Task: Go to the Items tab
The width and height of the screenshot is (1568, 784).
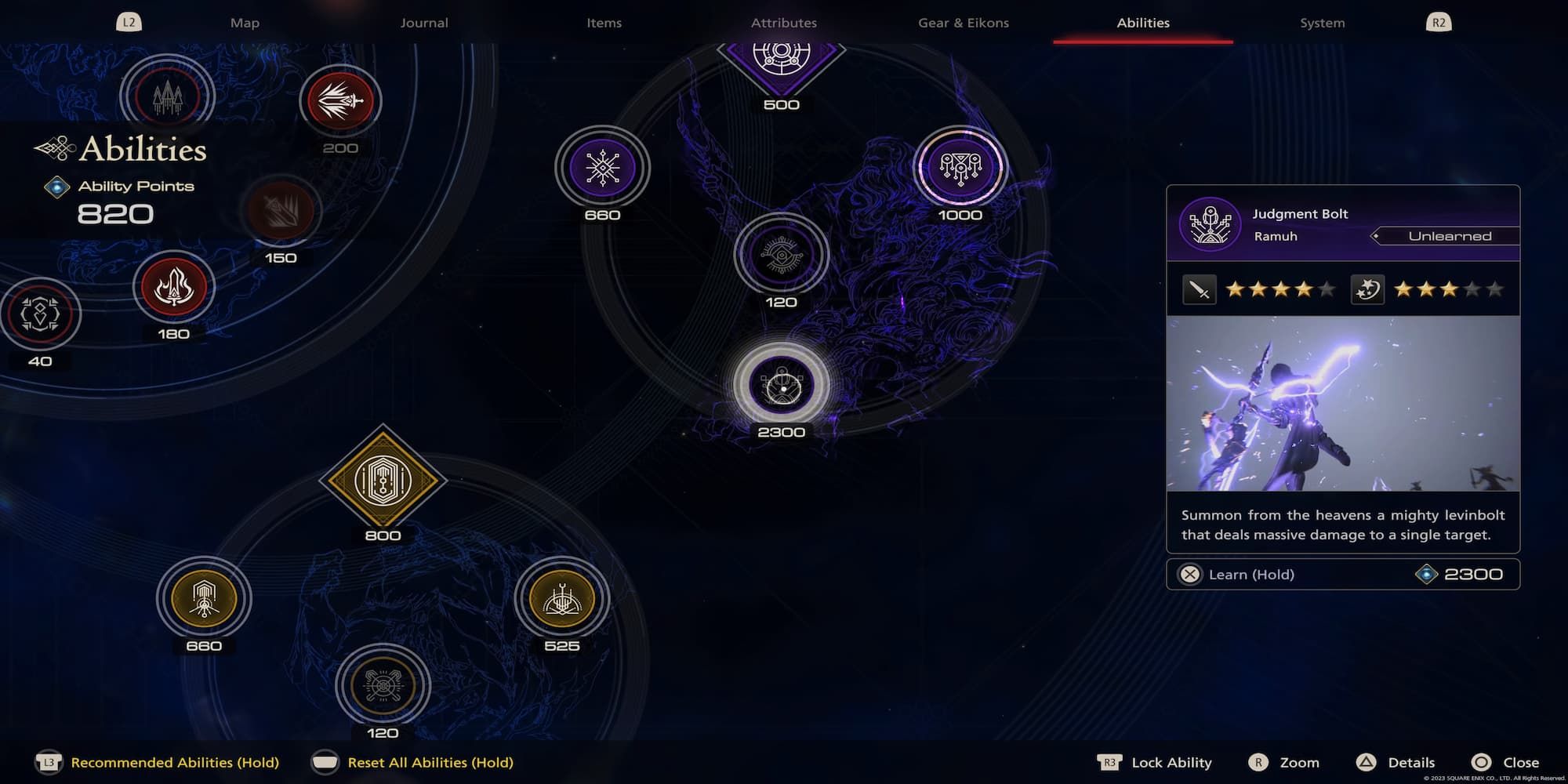Action: coord(604,23)
